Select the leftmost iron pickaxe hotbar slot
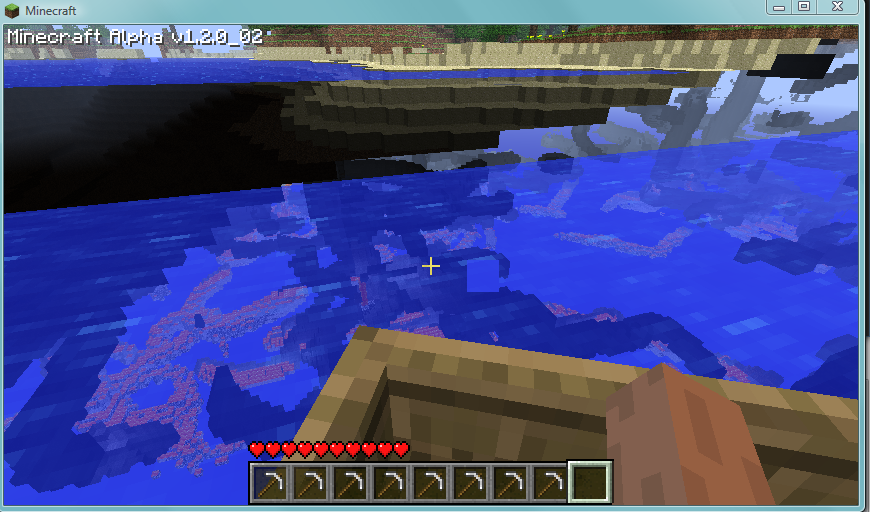The width and height of the screenshot is (870, 512). [269, 483]
